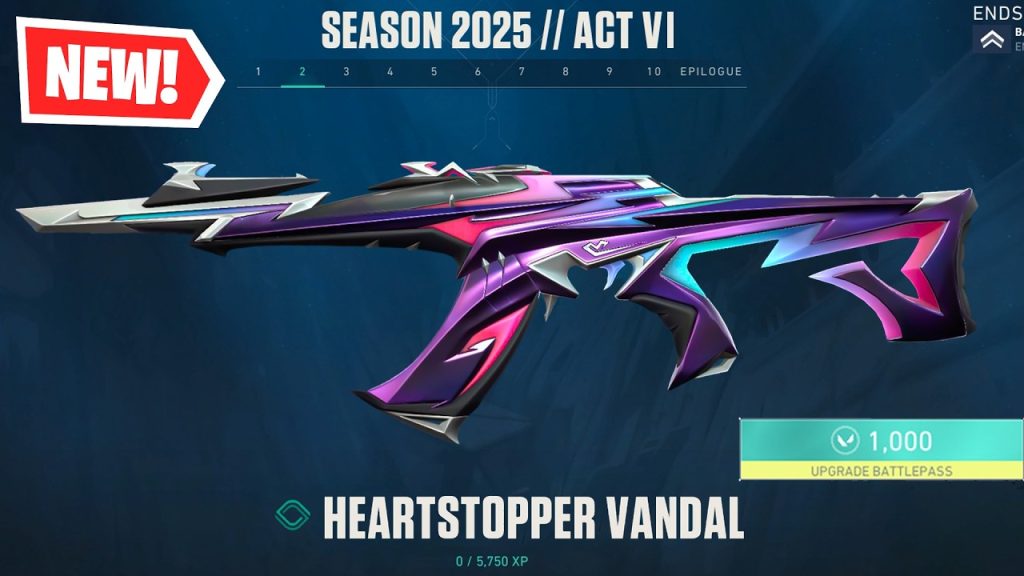1024x576 pixels.
Task: Click the battlepass chevron icon top-right
Action: (994, 39)
